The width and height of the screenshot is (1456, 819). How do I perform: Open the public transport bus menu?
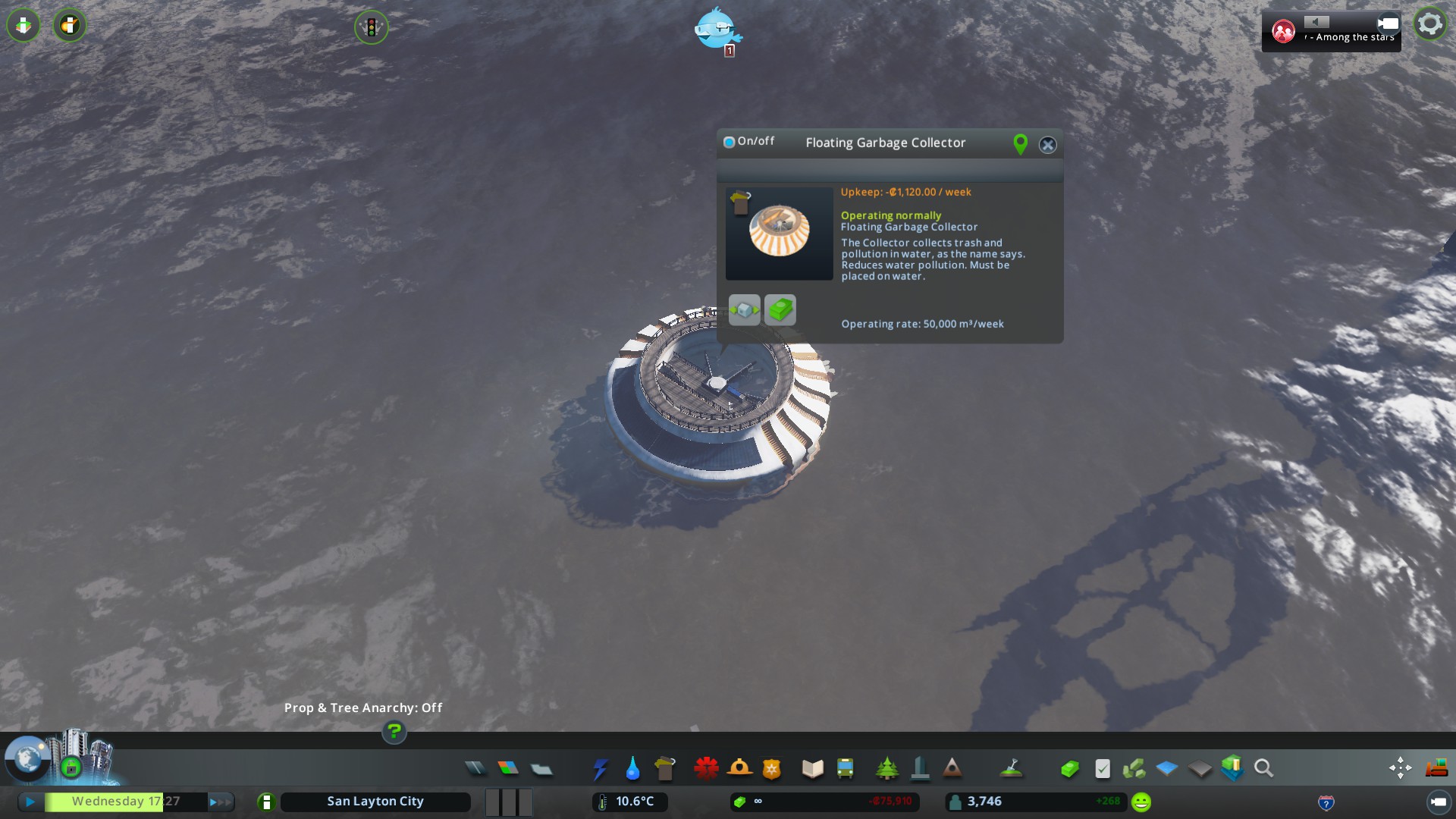(x=845, y=769)
